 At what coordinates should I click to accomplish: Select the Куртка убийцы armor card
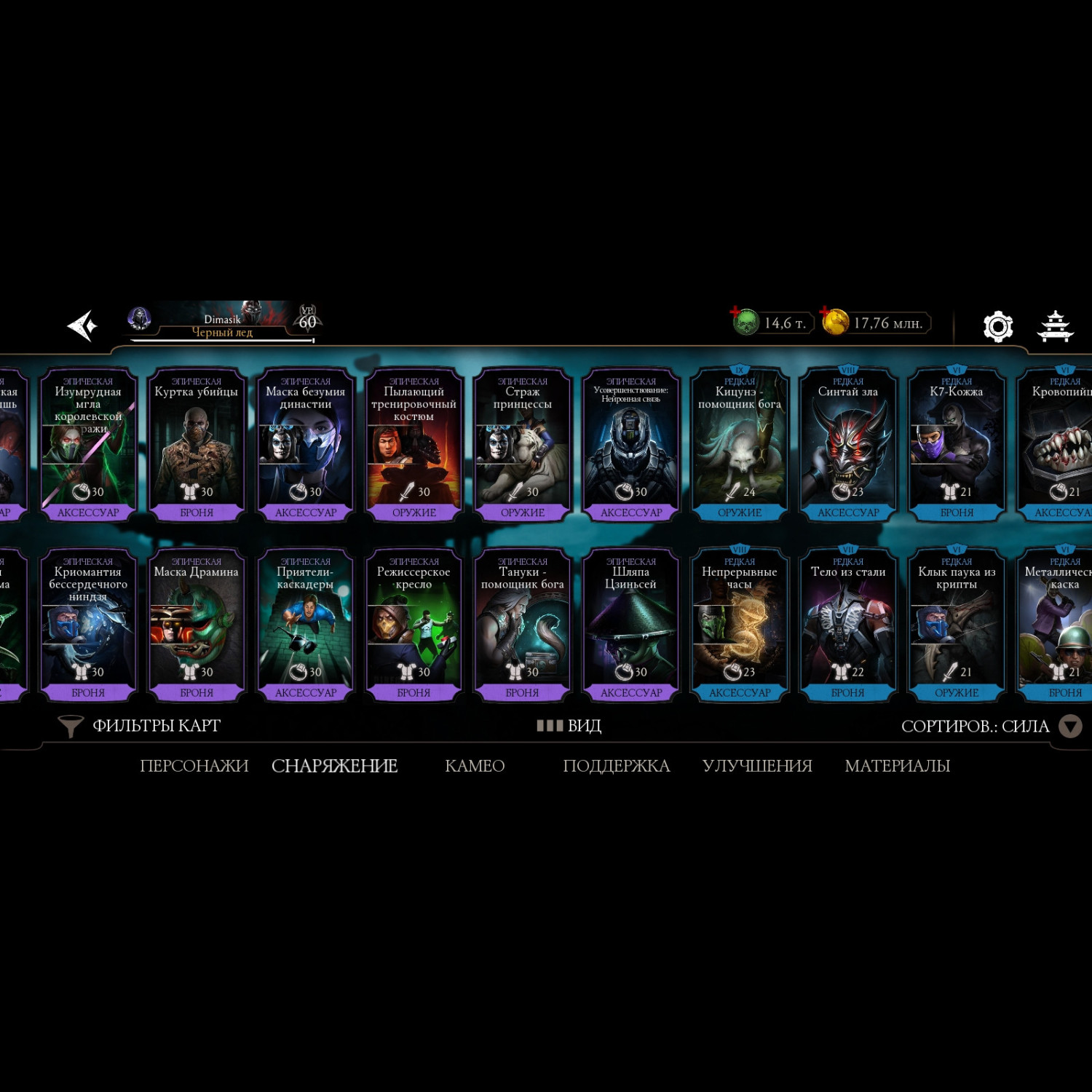click(x=197, y=444)
